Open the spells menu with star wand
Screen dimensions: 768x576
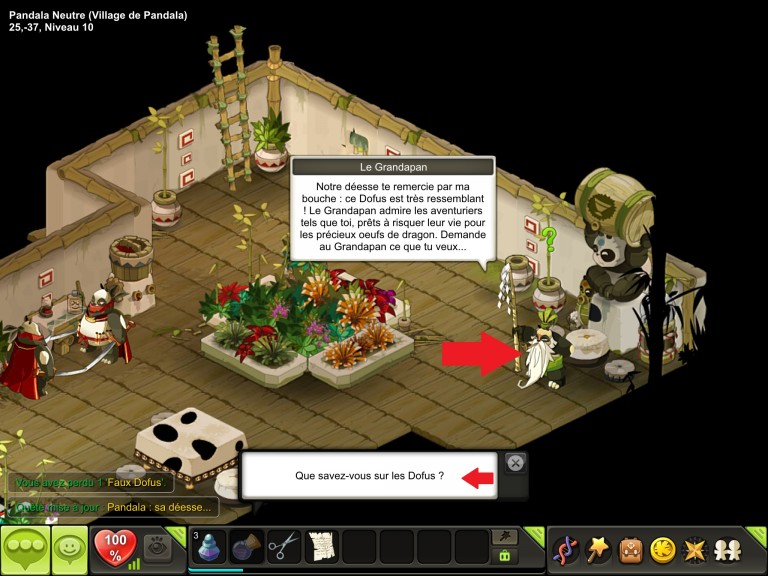[x=598, y=549]
